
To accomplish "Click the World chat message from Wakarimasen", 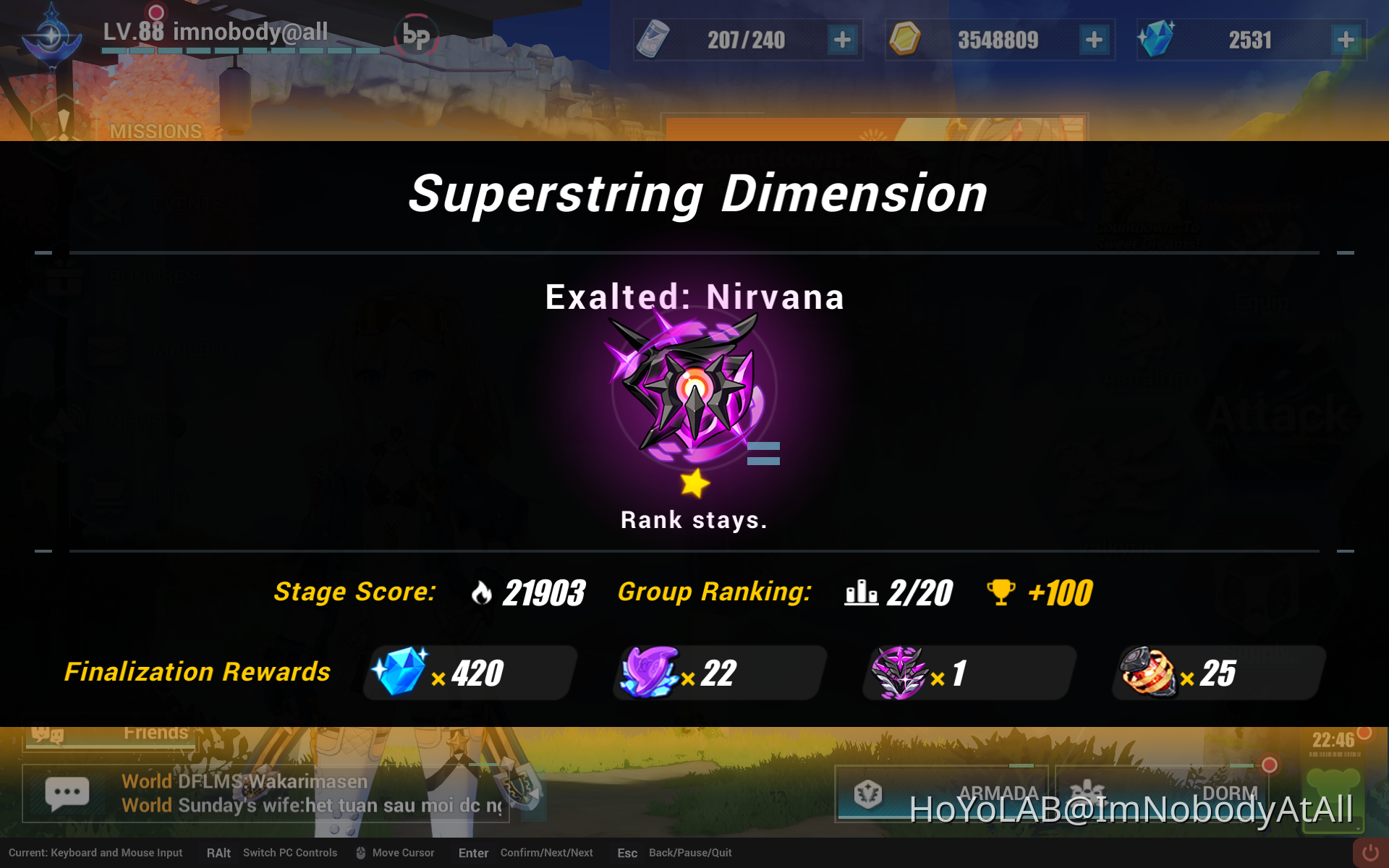I will [246, 781].
